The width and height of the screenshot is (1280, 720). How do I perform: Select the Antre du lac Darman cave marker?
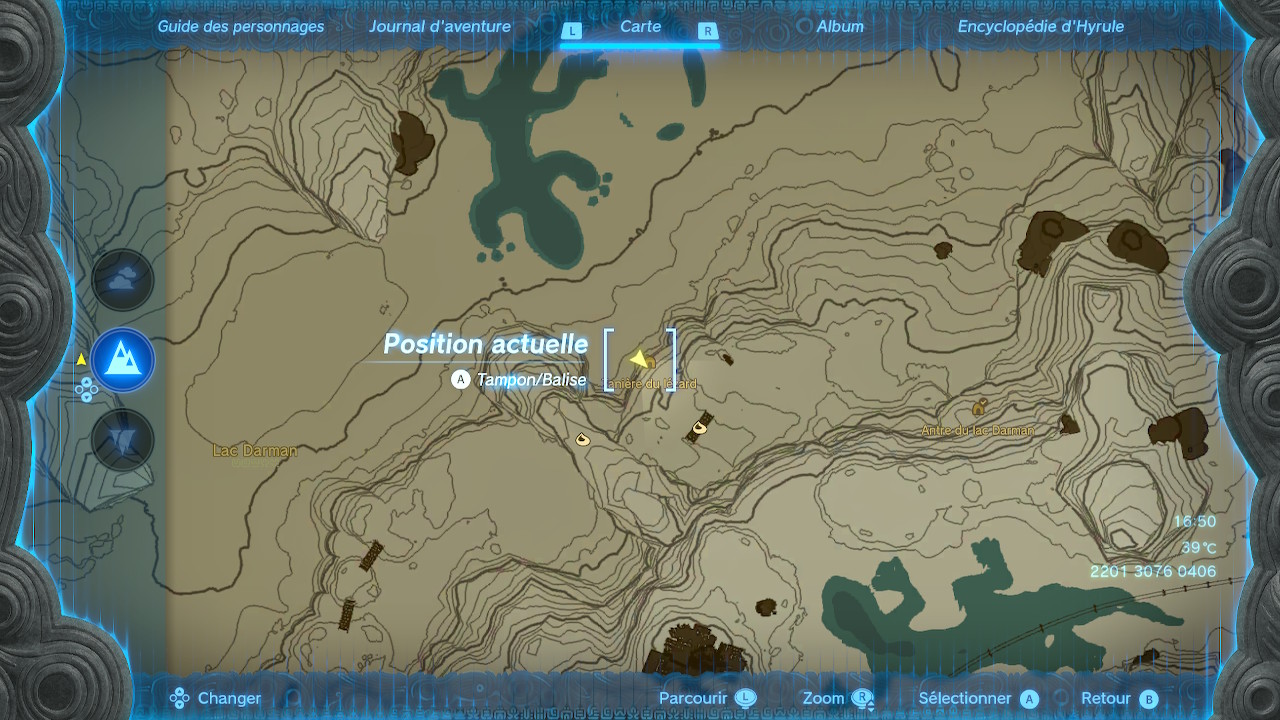tap(980, 408)
